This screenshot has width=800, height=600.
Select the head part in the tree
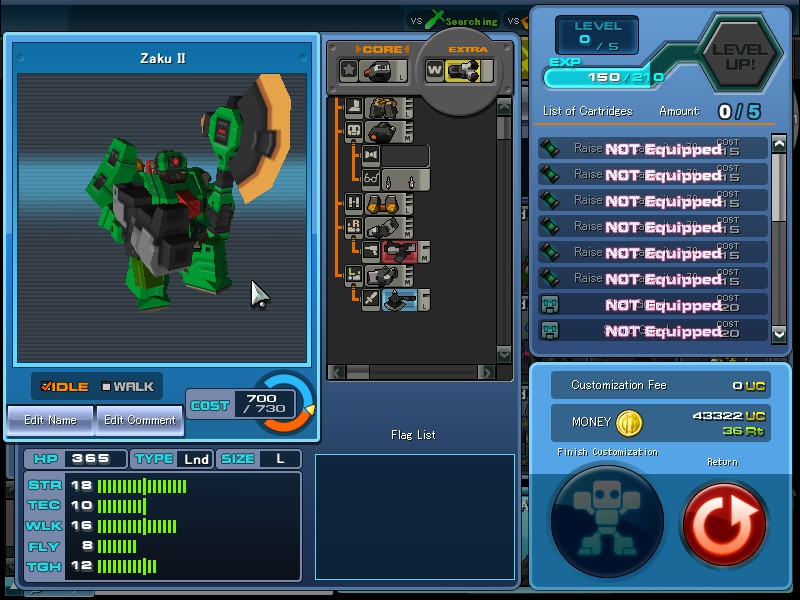[384, 132]
